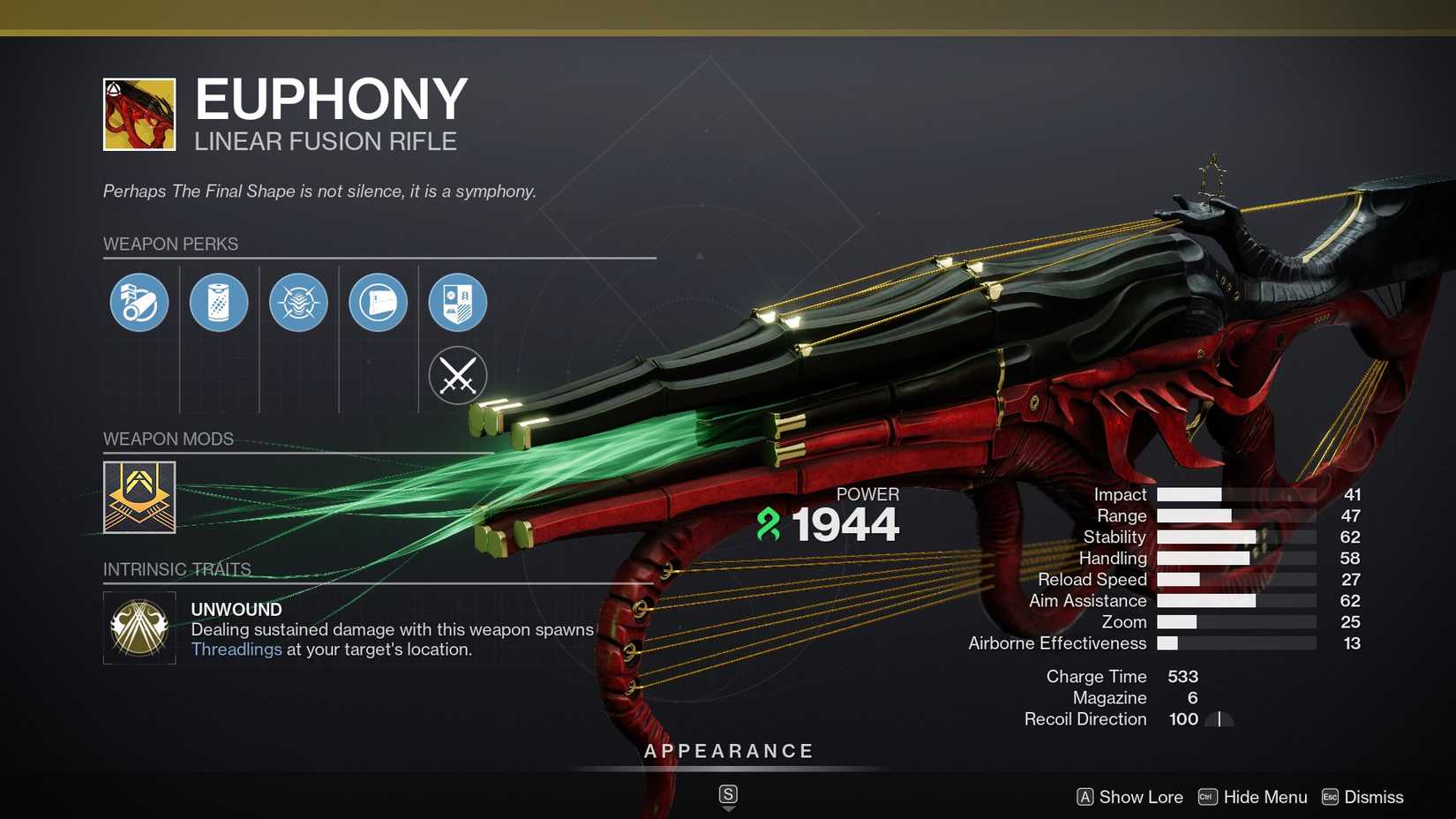Expand the APPEARANCE section
This screenshot has height=819, width=1456.
point(728,751)
